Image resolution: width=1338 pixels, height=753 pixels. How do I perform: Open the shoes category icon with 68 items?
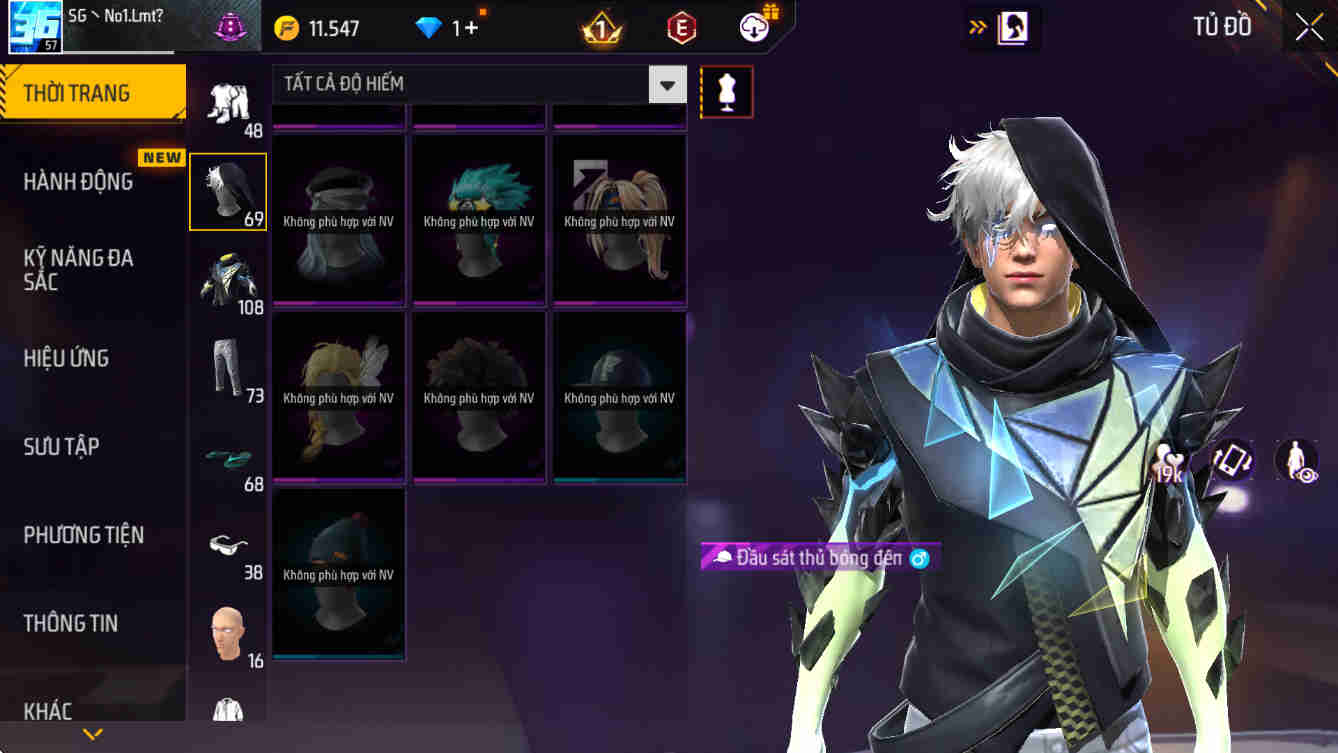(227, 455)
